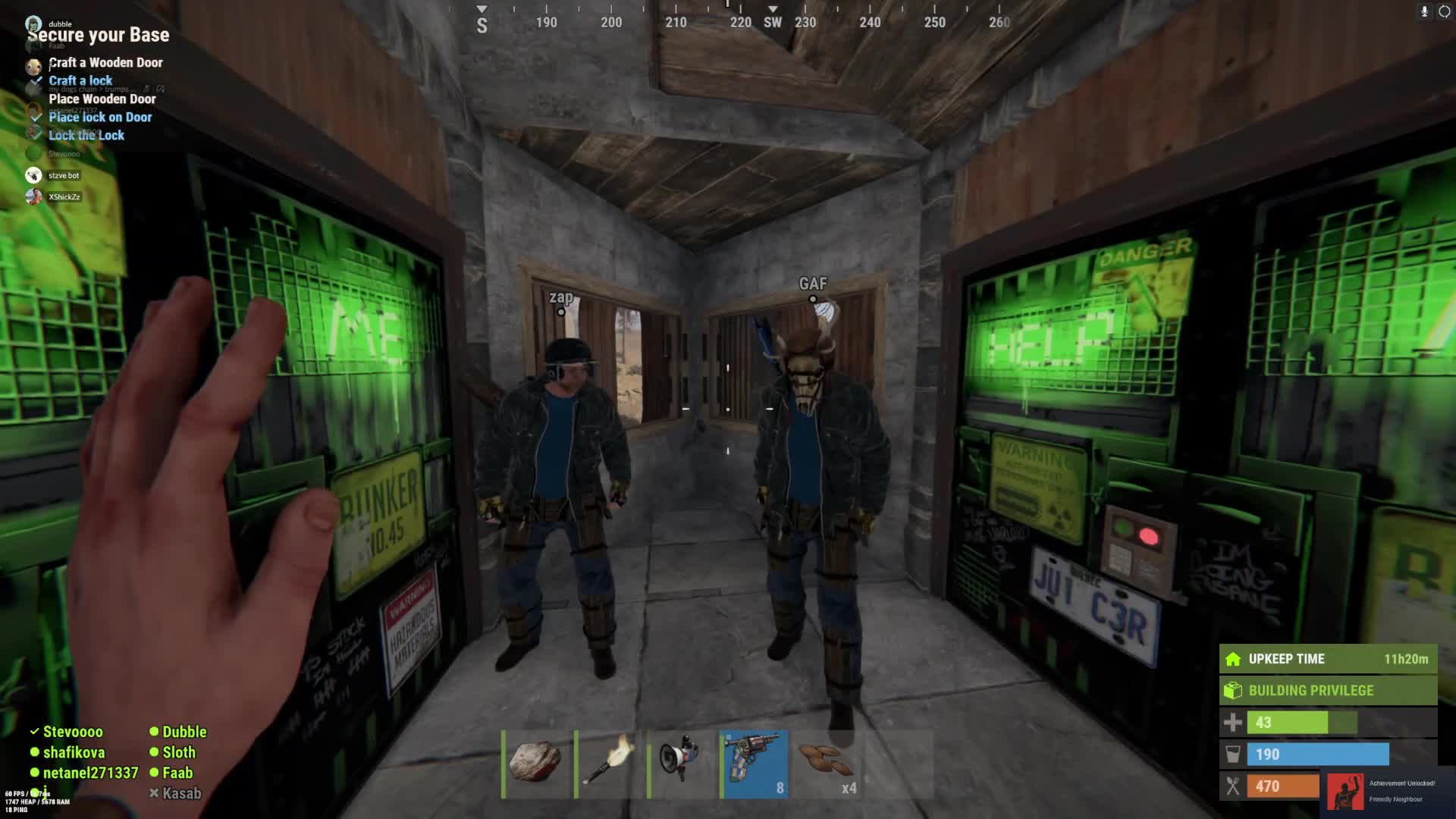Click the Upkeep Time status panel
The image size is (1456, 819).
click(1327, 659)
